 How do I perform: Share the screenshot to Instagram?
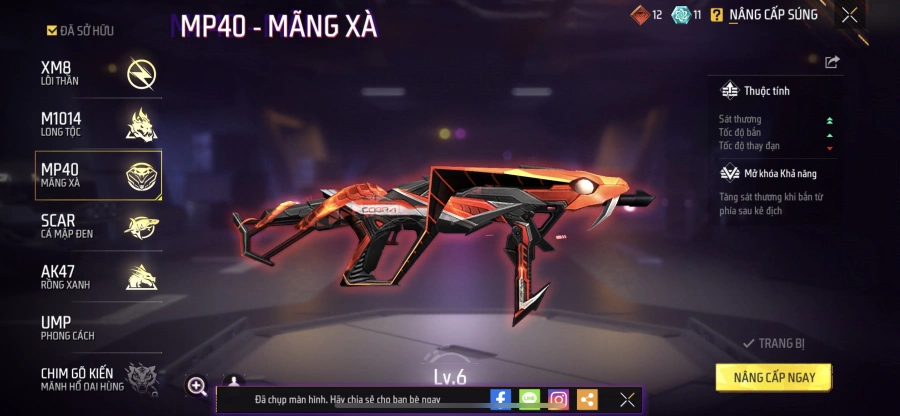pos(558,399)
